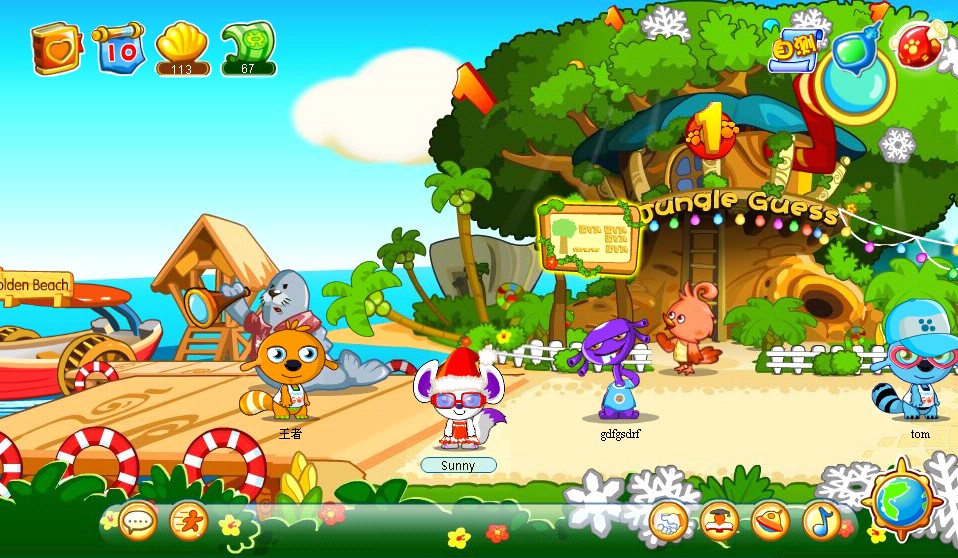Click the golden shell currency icon
Viewport: 958px width, 558px height.
(x=182, y=45)
